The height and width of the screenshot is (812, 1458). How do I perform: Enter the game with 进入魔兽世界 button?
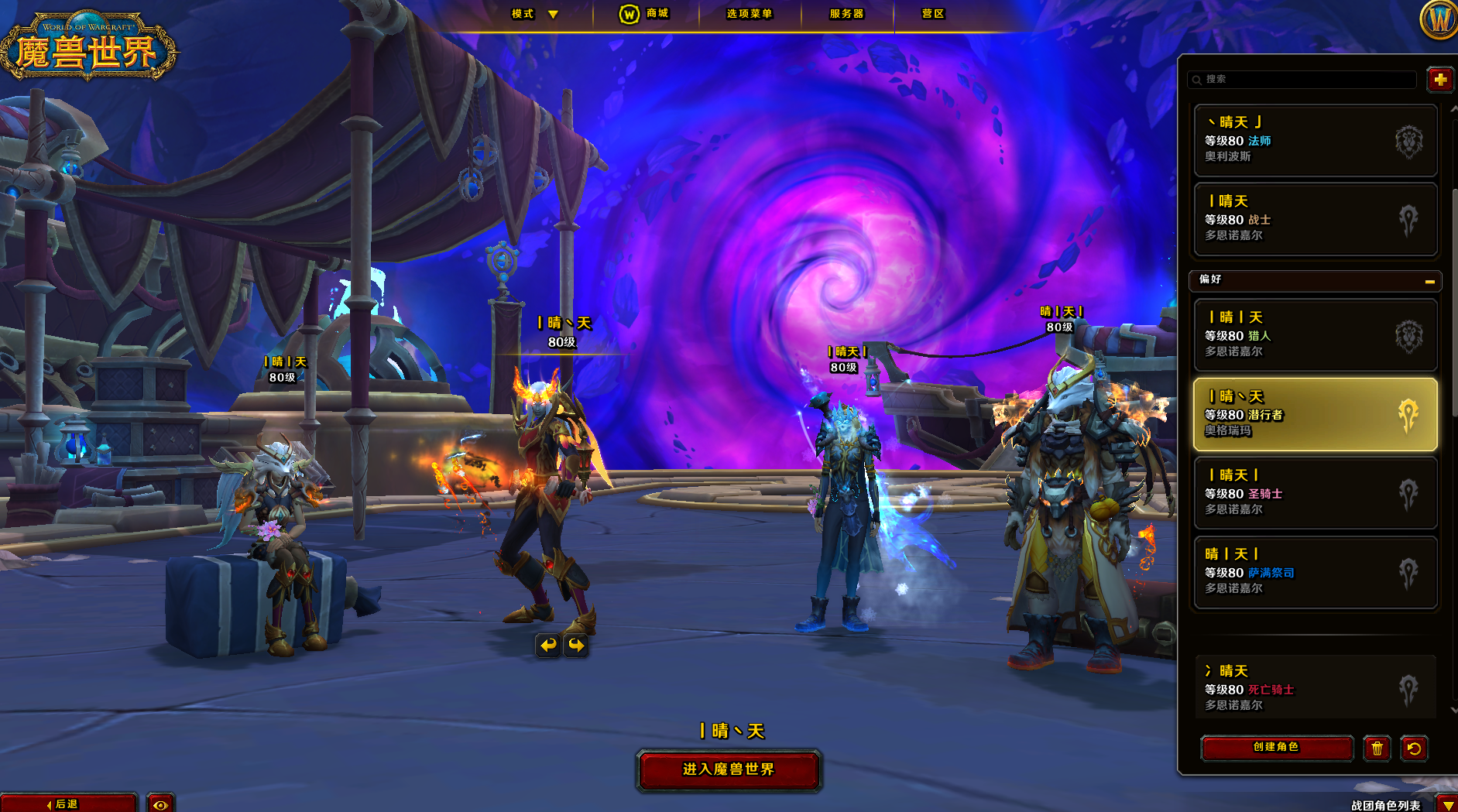point(728,769)
